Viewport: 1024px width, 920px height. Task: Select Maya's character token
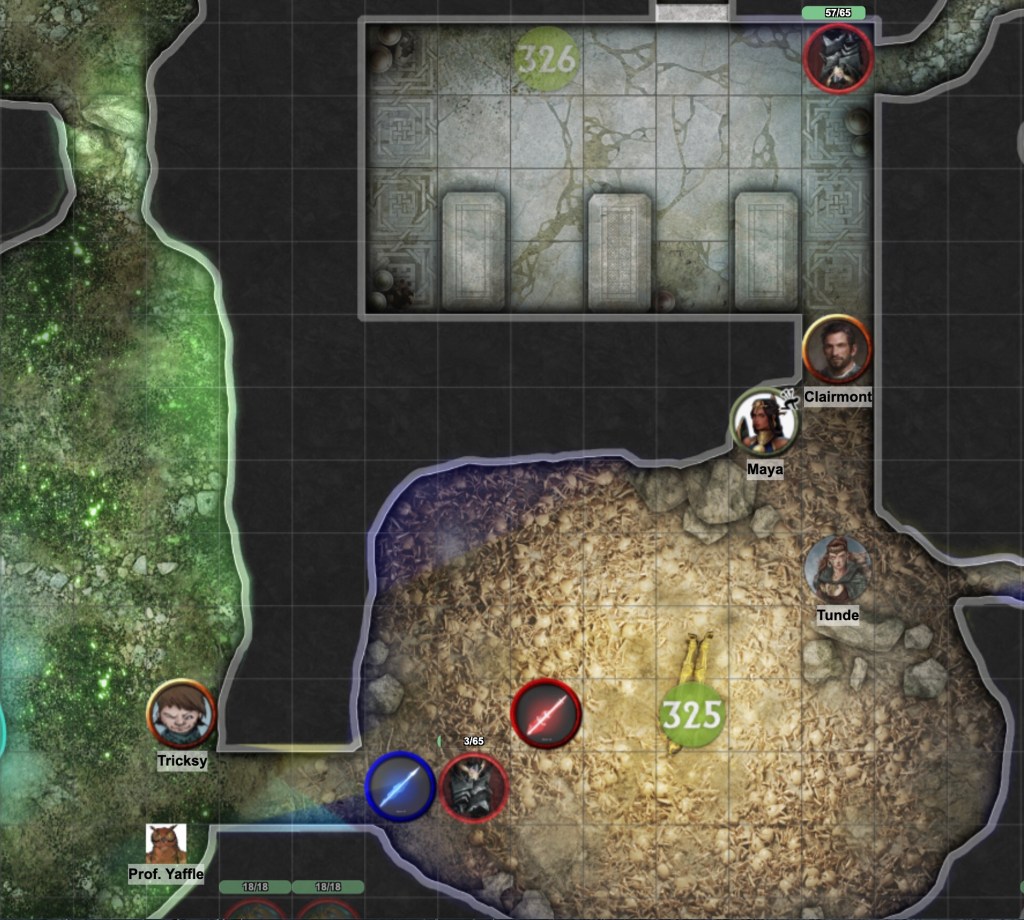765,421
